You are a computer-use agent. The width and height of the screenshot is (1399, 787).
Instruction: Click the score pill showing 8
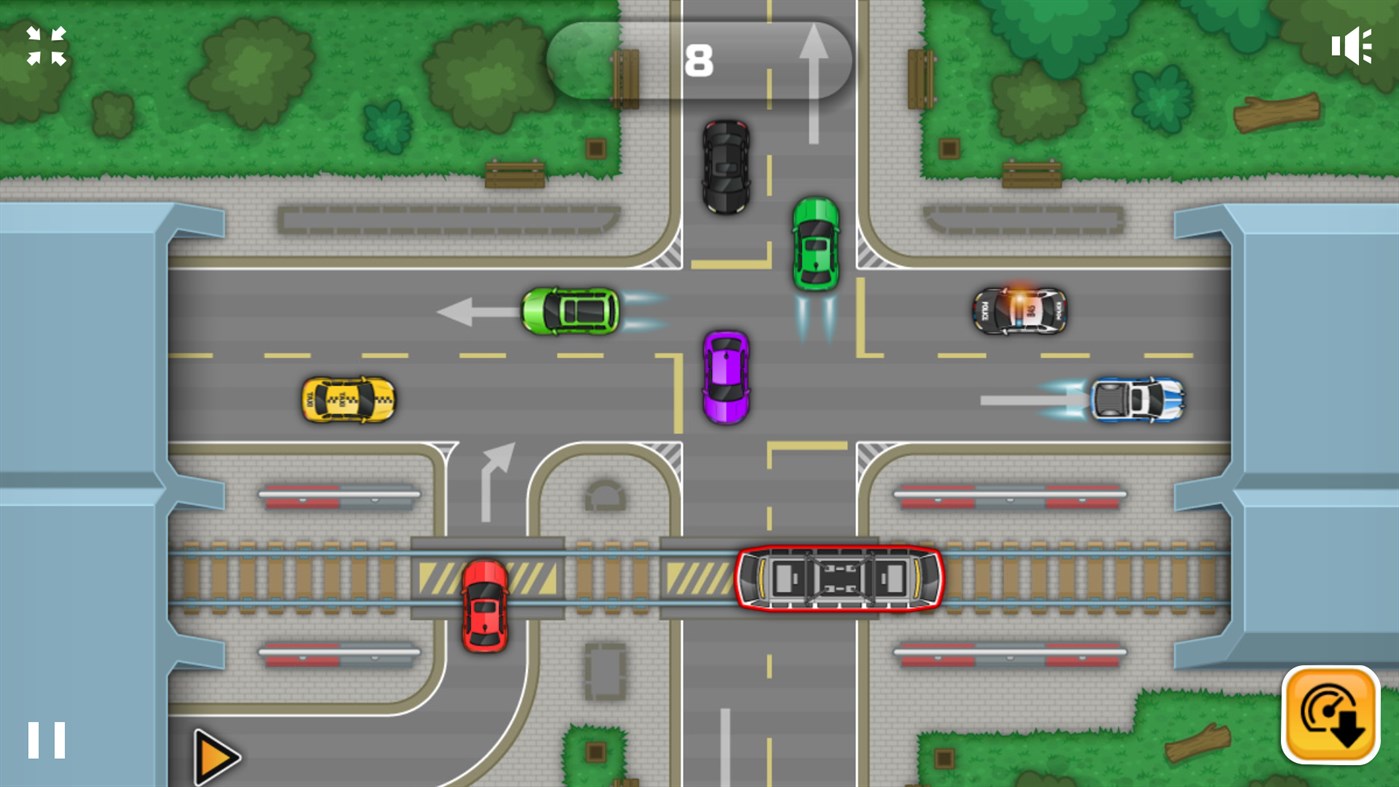(x=698, y=60)
